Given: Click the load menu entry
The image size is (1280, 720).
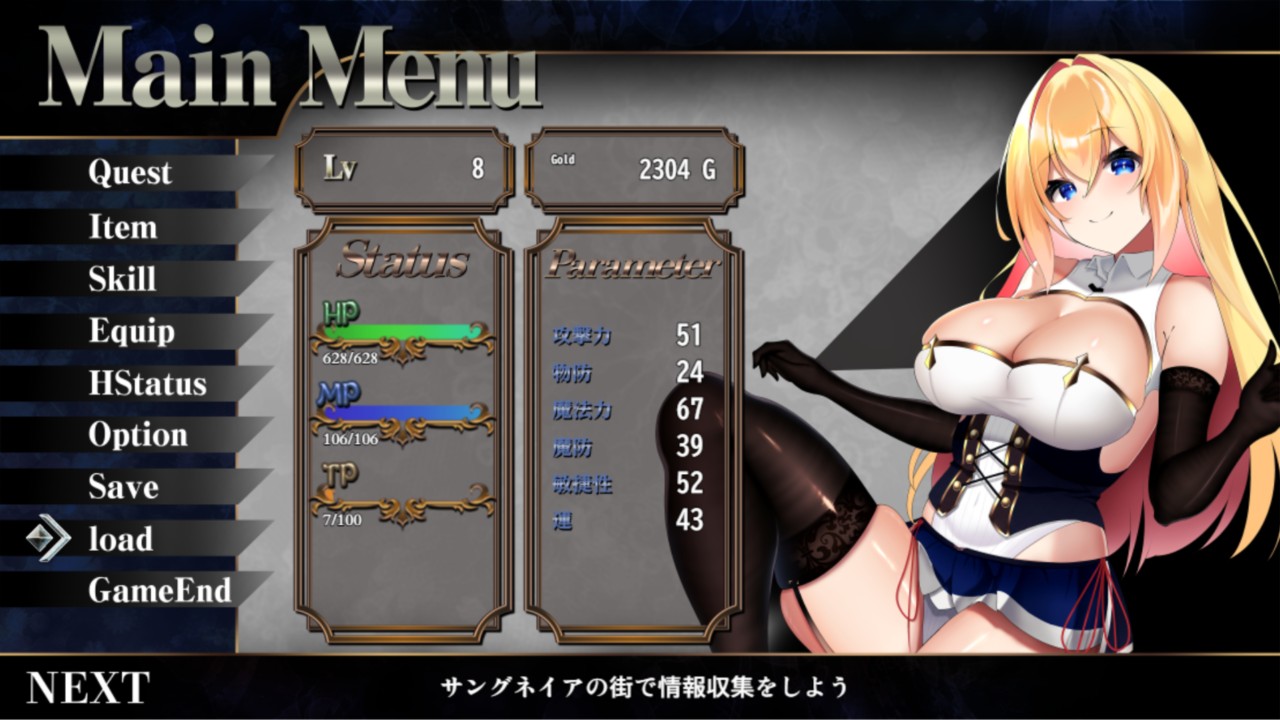Looking at the screenshot, I should coord(121,539).
